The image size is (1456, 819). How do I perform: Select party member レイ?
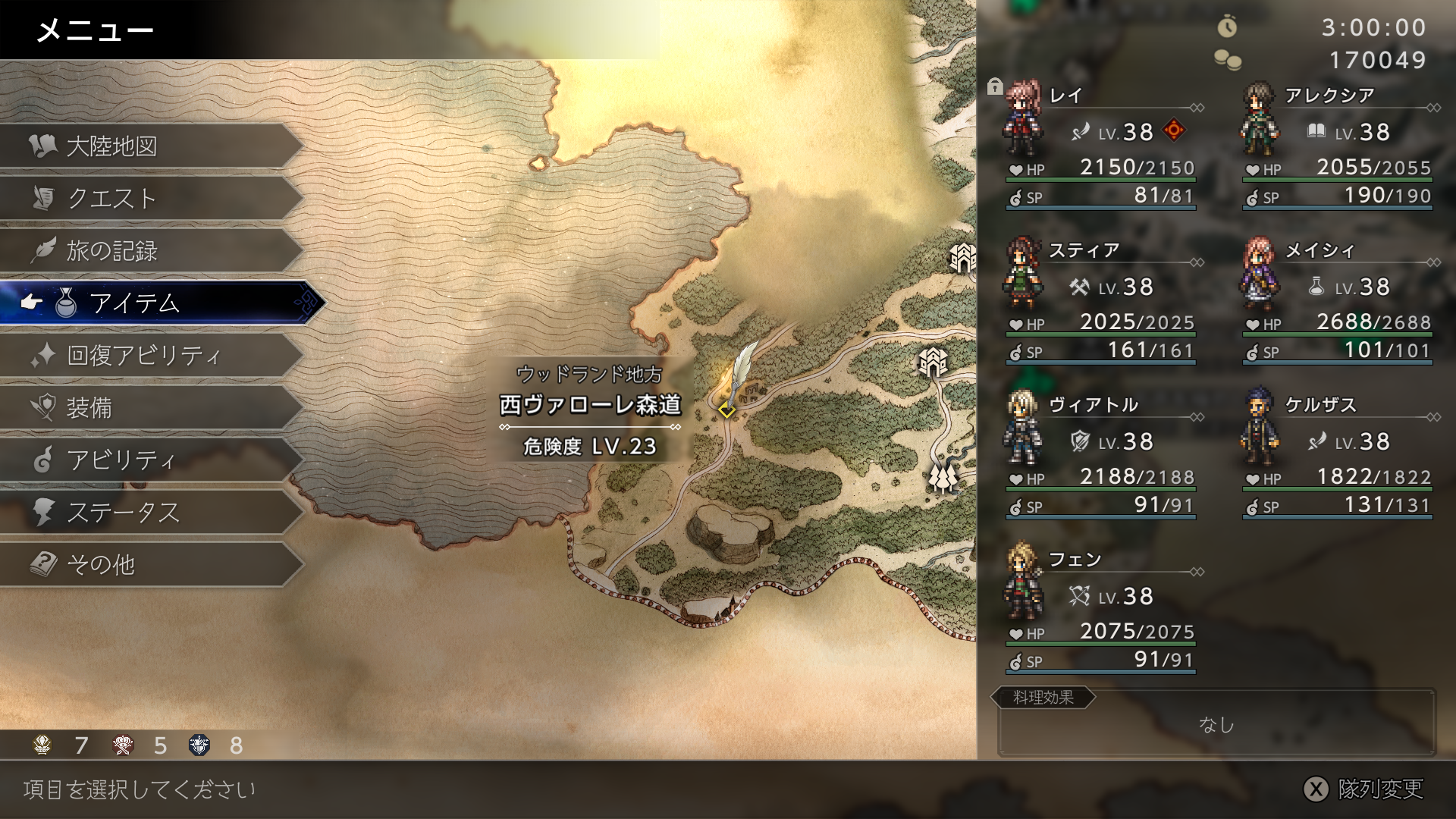(1101, 144)
